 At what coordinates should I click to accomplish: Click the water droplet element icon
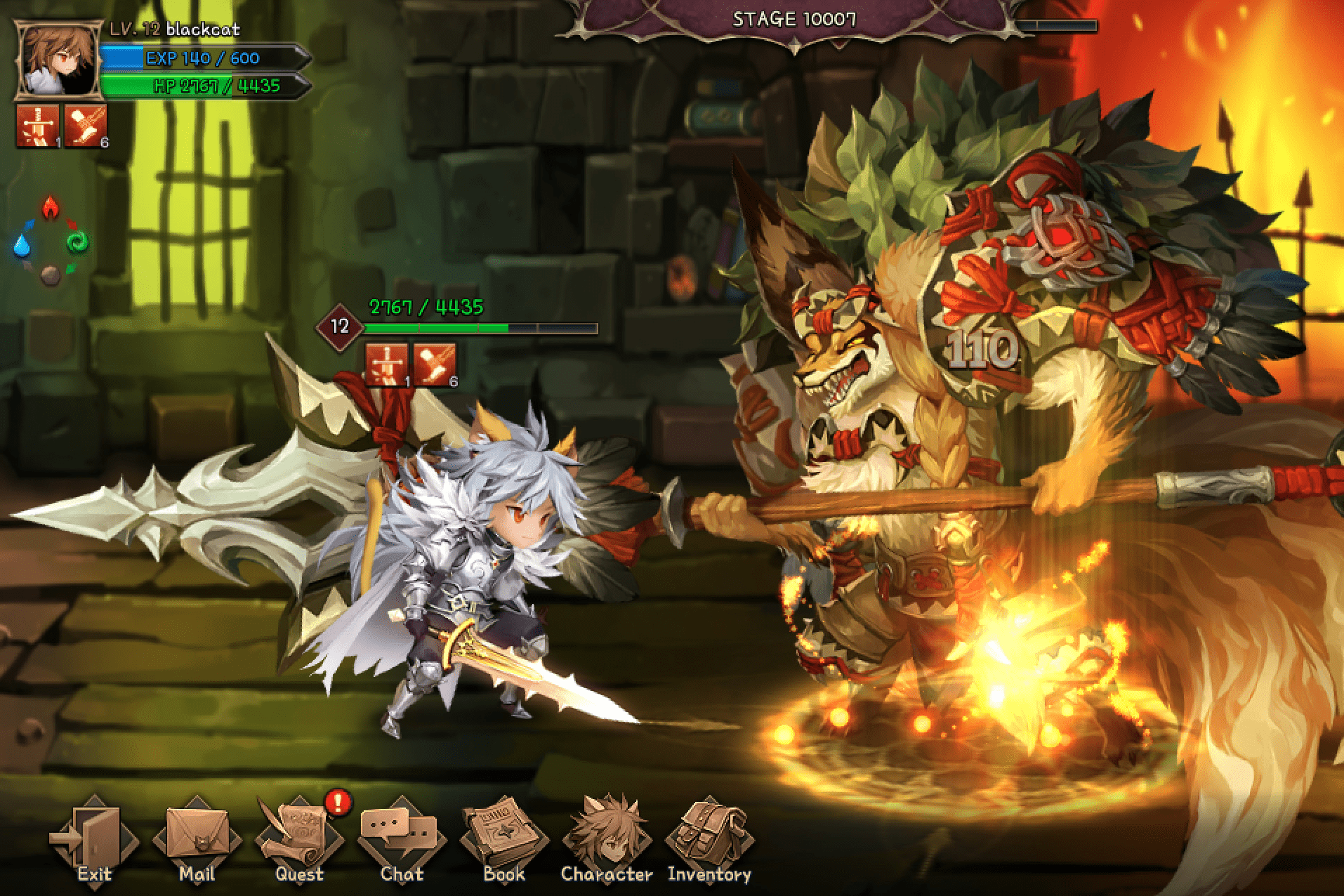tap(22, 246)
